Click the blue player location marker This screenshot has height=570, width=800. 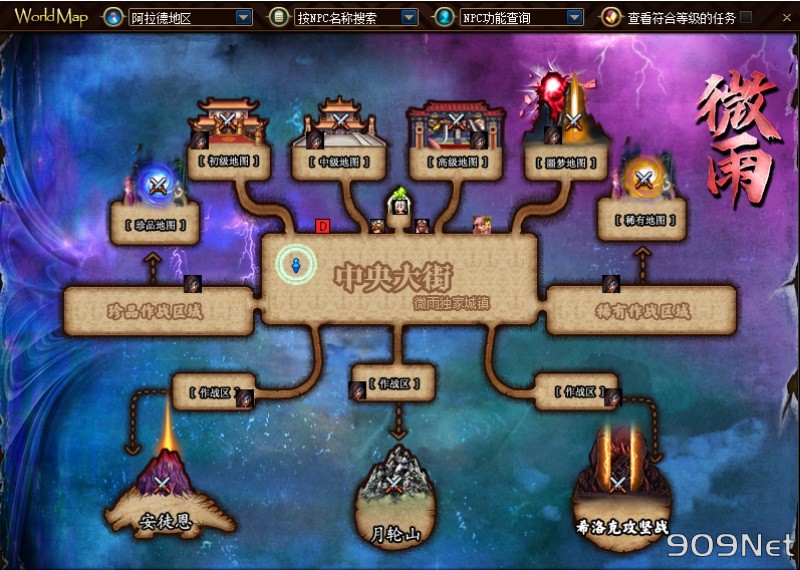pos(296,265)
